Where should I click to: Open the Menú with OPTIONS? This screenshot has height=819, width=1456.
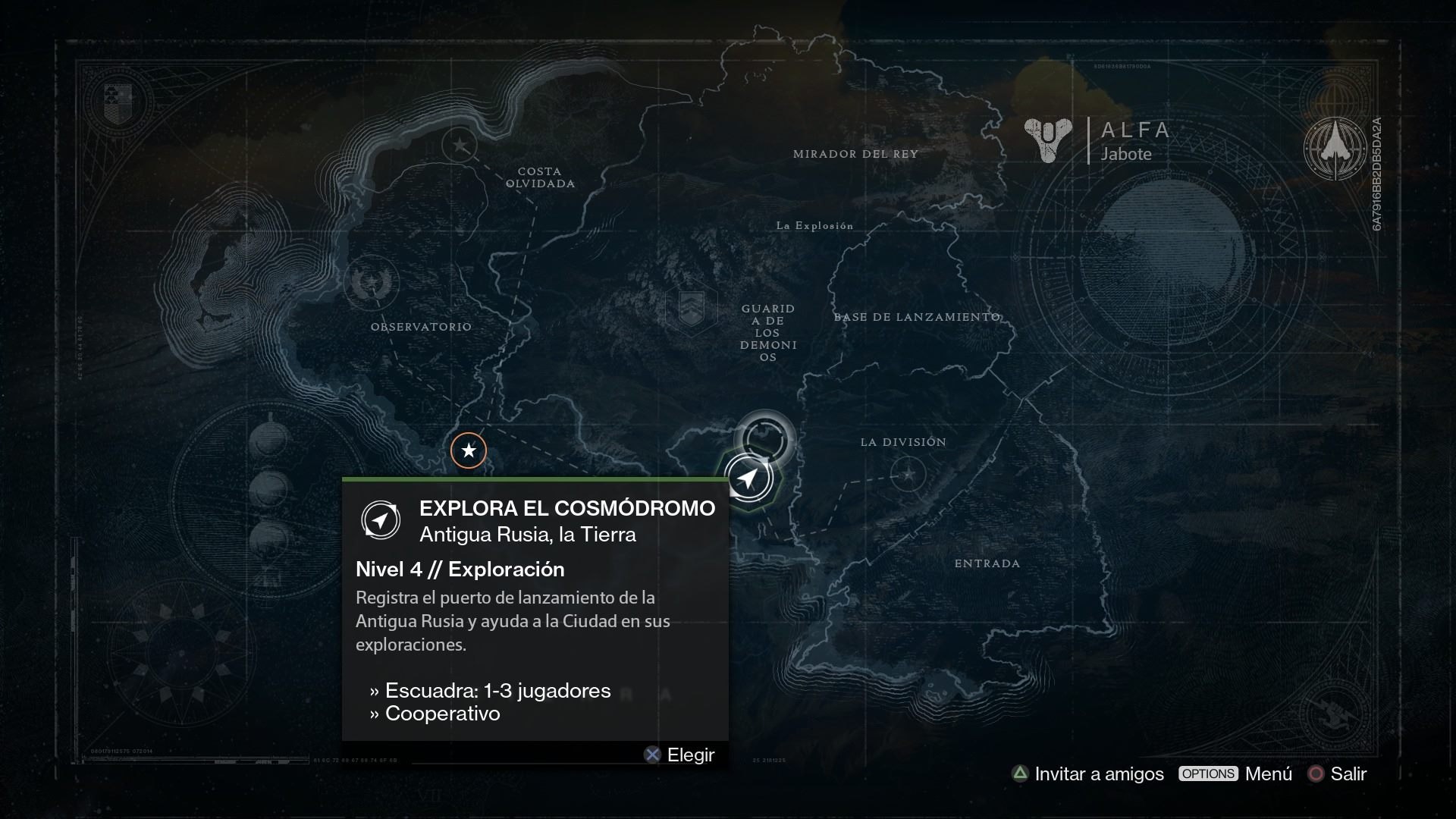click(1208, 774)
